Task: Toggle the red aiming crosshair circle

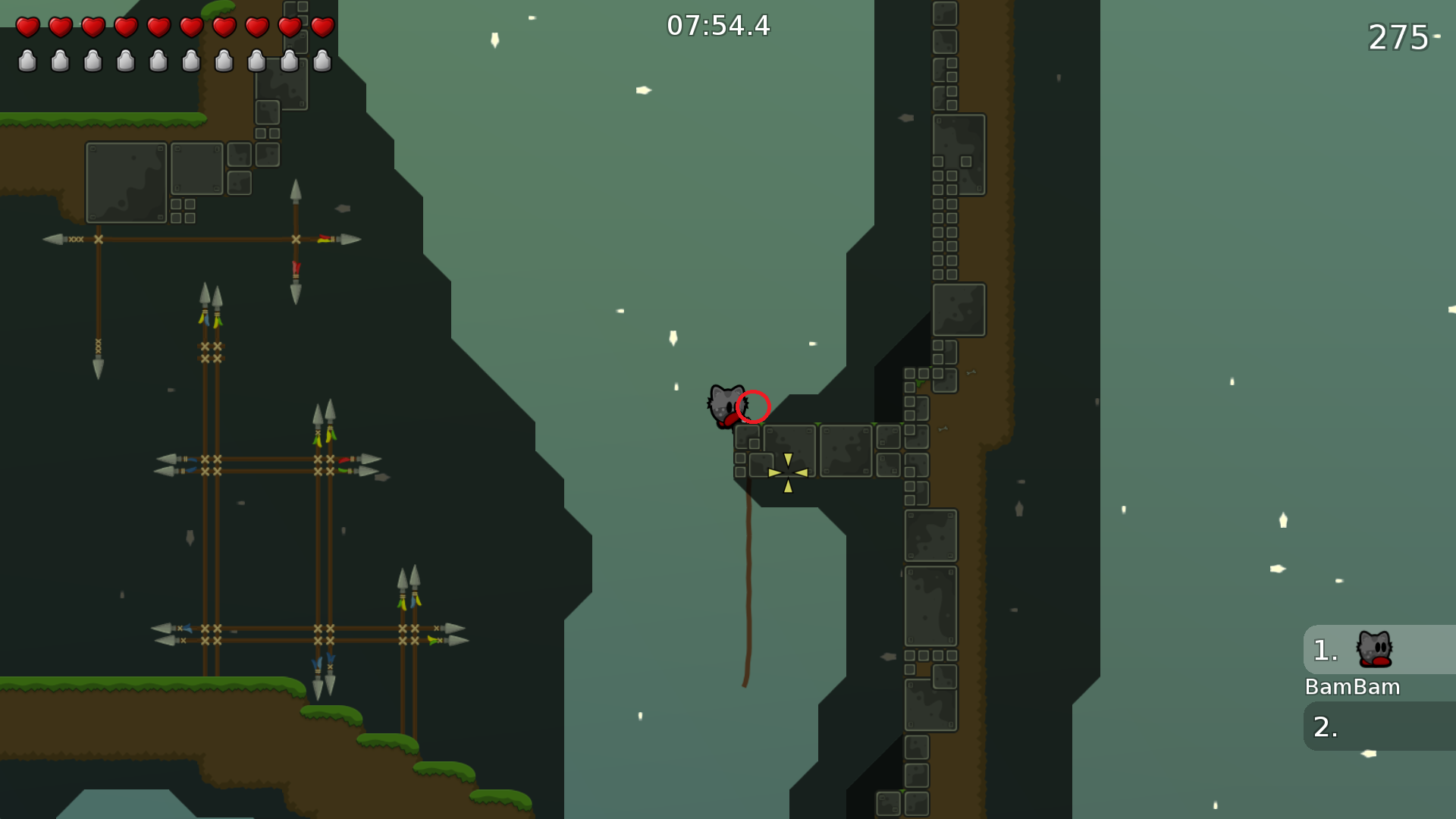Action: point(755,407)
